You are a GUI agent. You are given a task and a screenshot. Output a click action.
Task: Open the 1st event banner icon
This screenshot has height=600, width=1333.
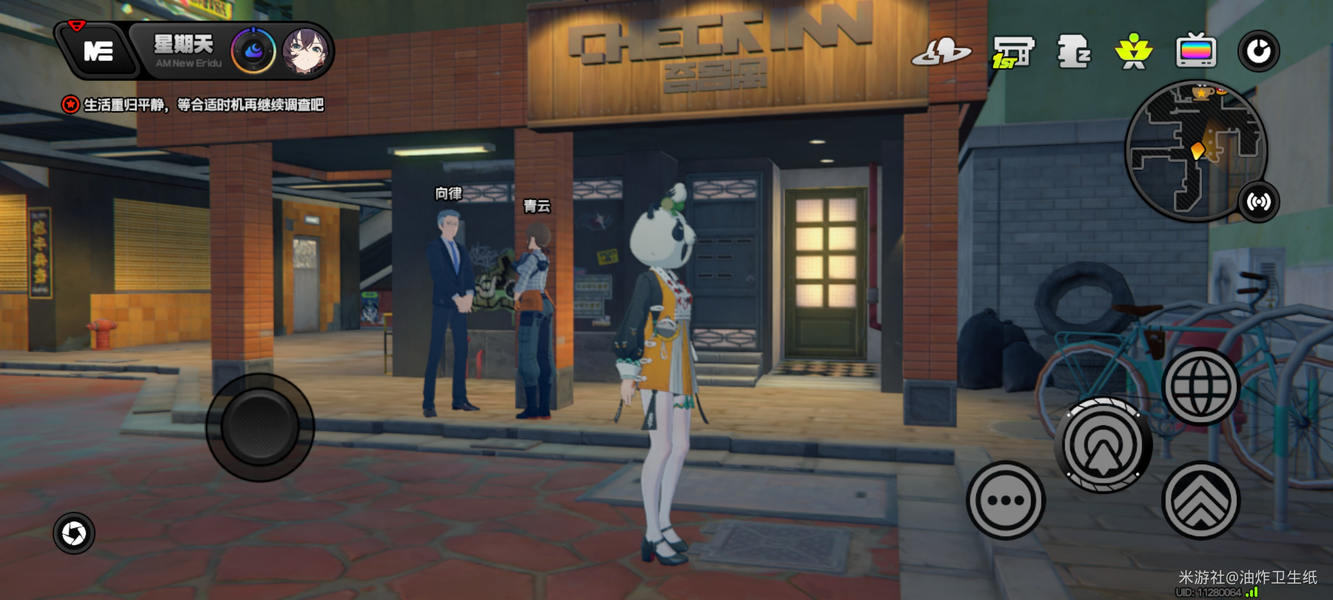pos(1012,51)
